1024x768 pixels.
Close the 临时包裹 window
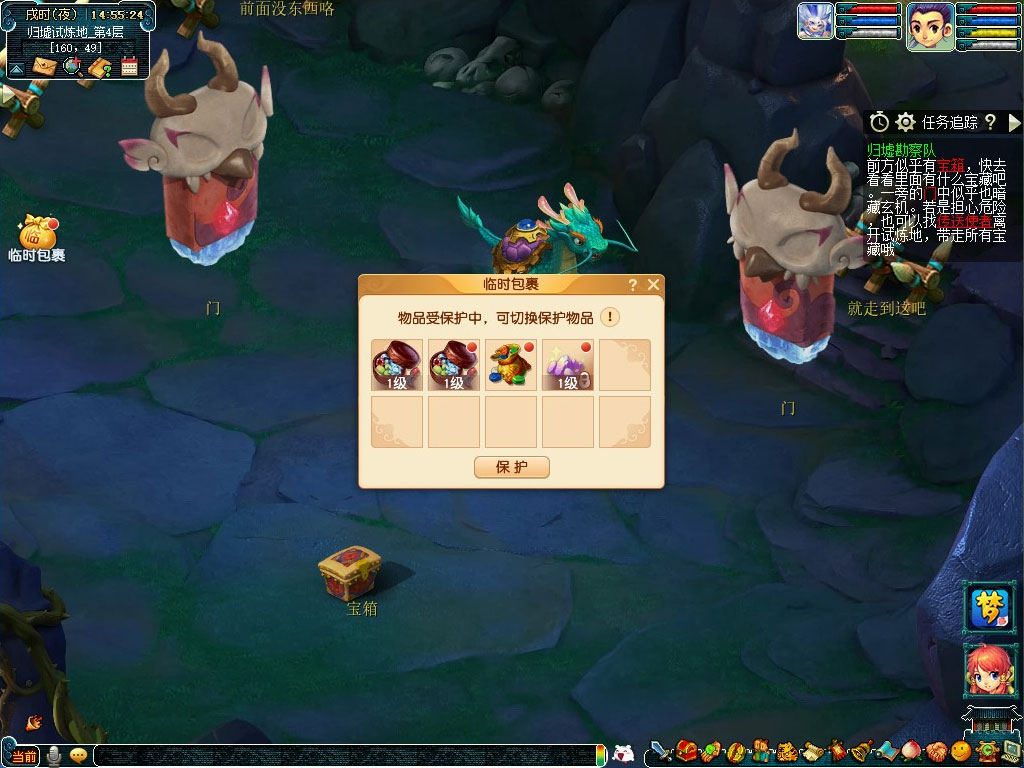click(x=653, y=285)
